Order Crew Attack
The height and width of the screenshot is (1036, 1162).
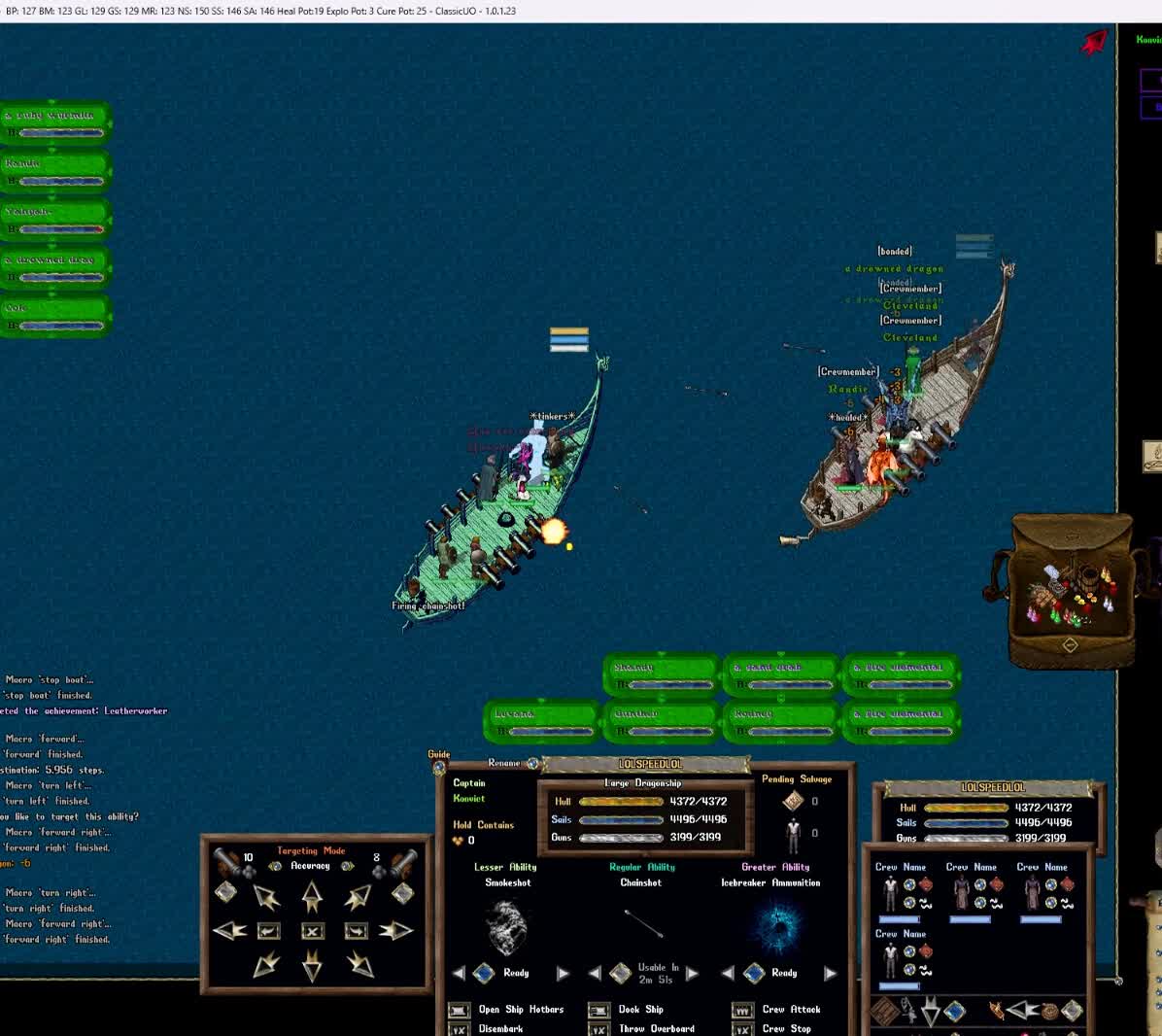pos(743,1010)
